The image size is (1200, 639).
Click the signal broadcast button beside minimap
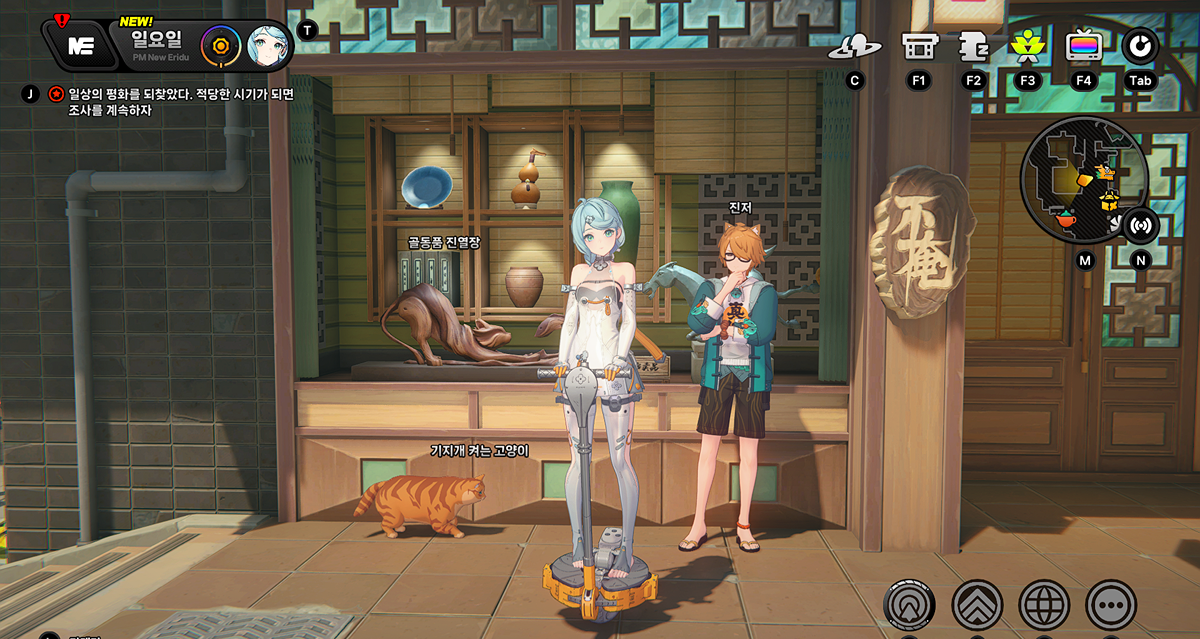click(1140, 225)
